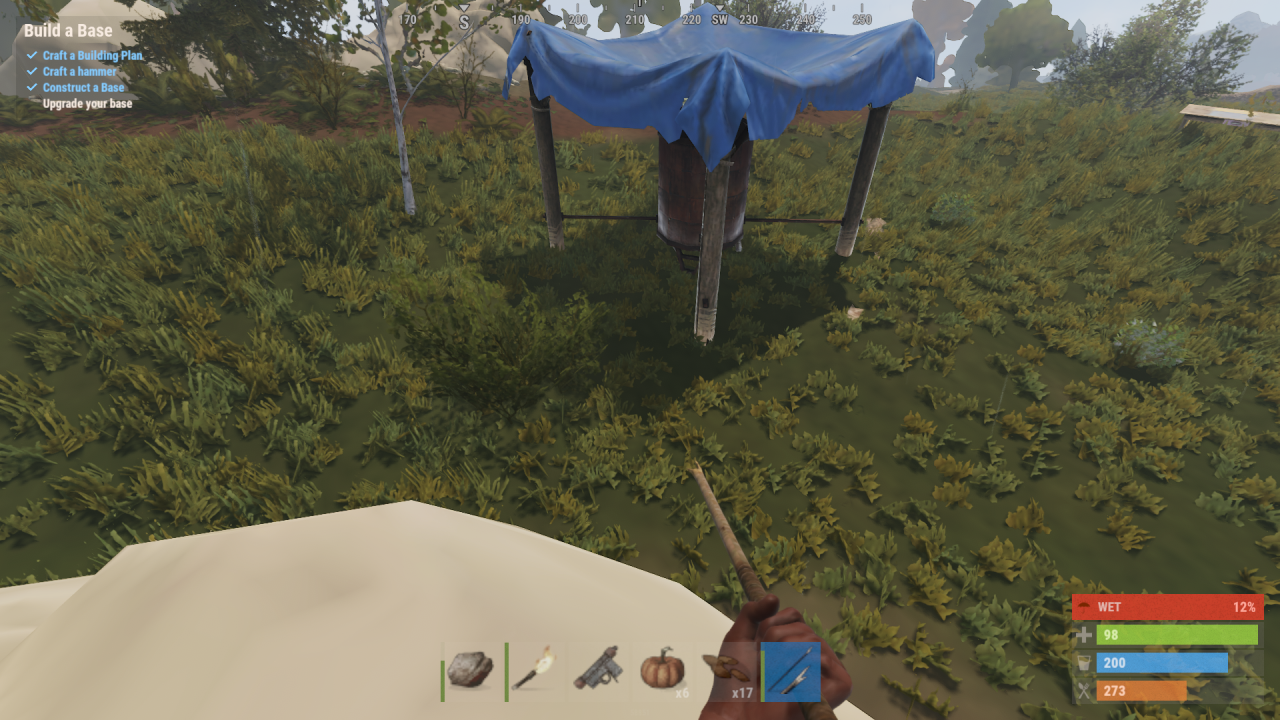
Task: Toggle the Craft a hammer checkmark
Action: (32, 71)
